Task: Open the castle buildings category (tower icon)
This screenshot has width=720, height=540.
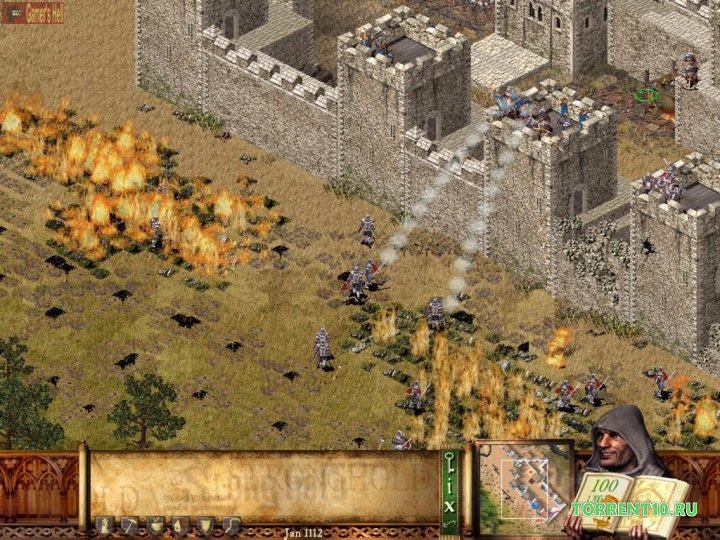Action: click(x=103, y=524)
